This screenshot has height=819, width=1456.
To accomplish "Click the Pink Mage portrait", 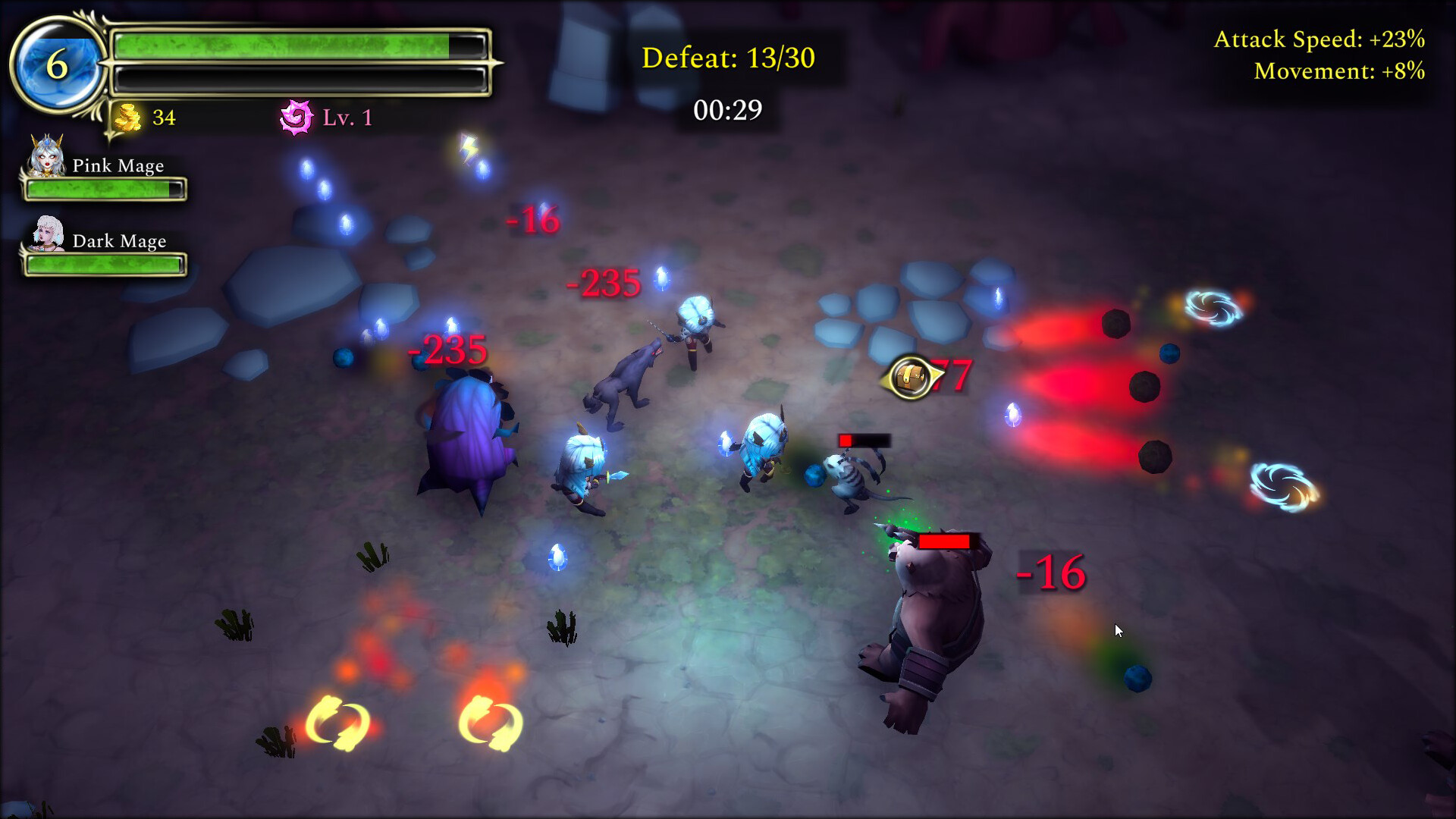I will click(x=44, y=161).
